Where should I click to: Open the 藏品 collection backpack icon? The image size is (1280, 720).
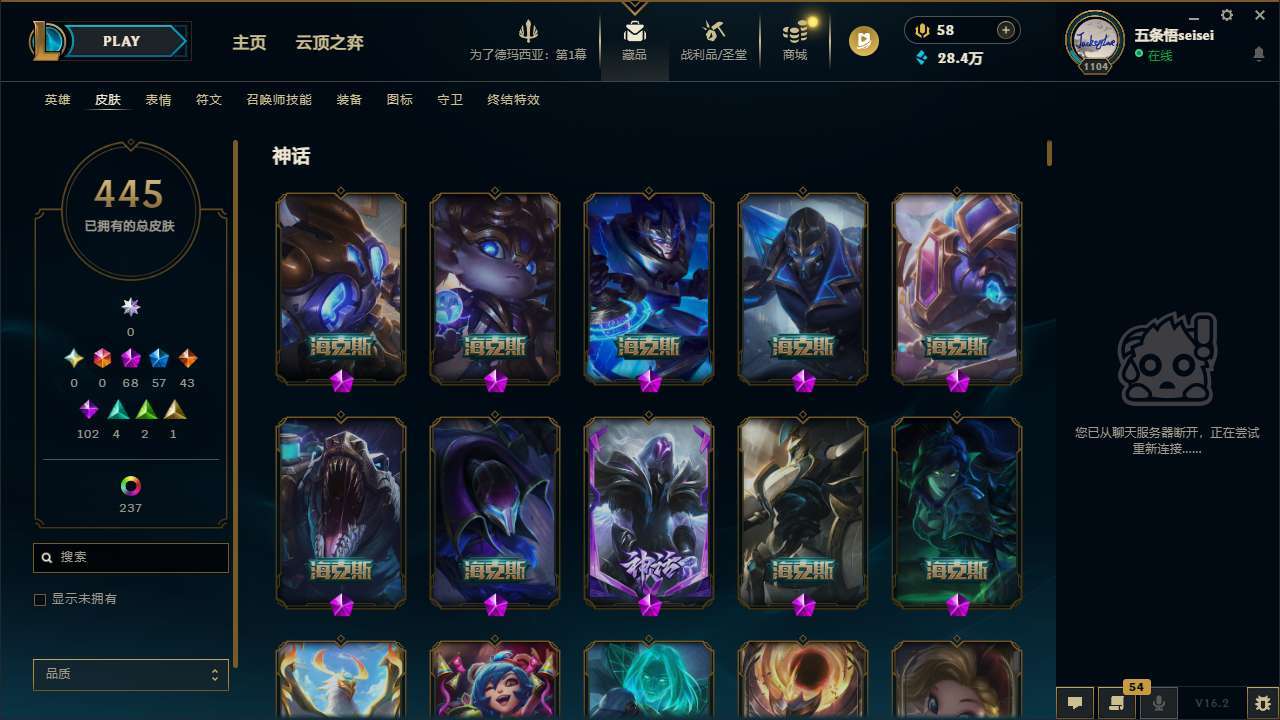pos(632,33)
